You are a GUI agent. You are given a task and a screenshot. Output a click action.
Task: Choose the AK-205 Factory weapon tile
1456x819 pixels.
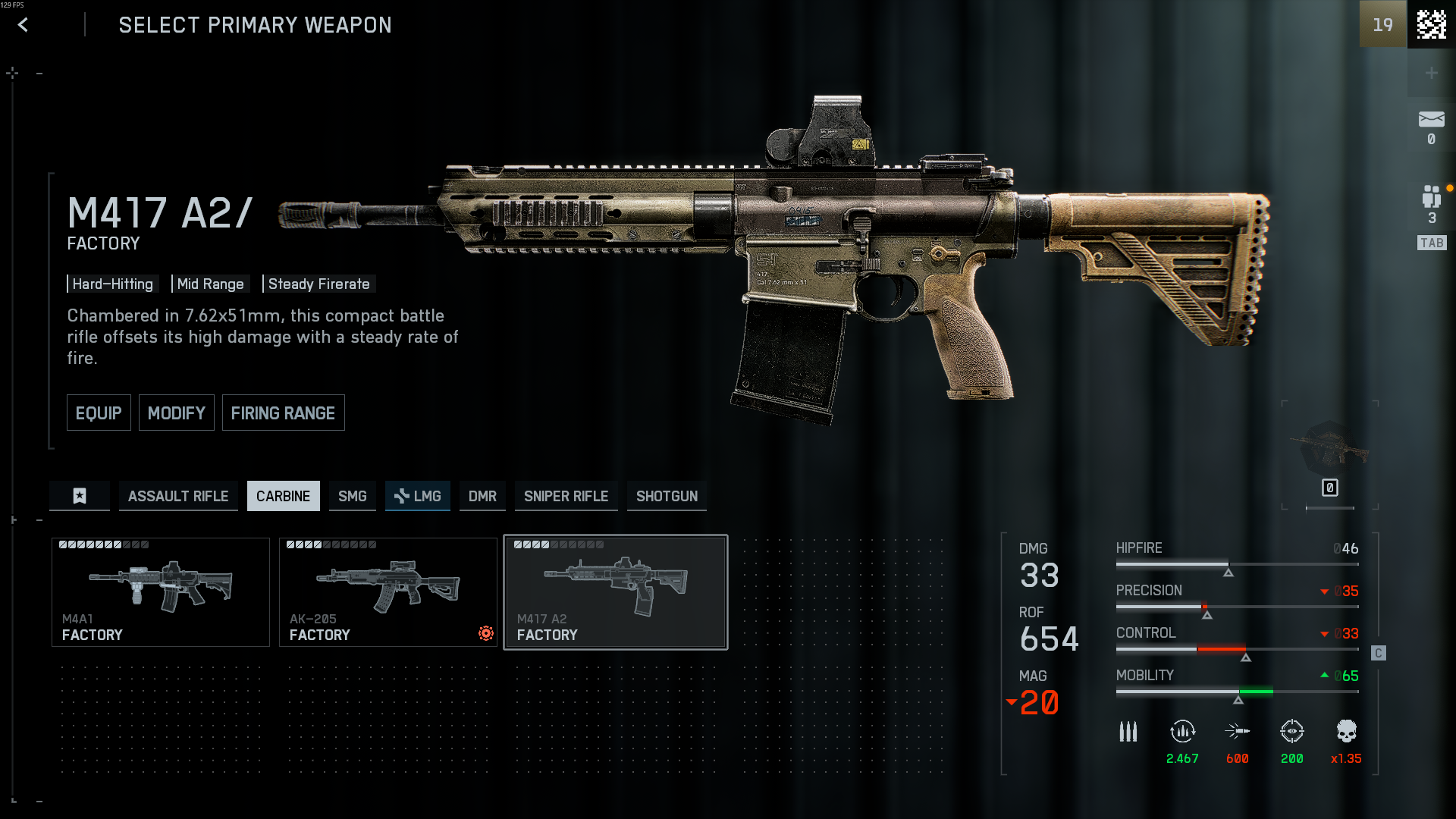point(388,592)
